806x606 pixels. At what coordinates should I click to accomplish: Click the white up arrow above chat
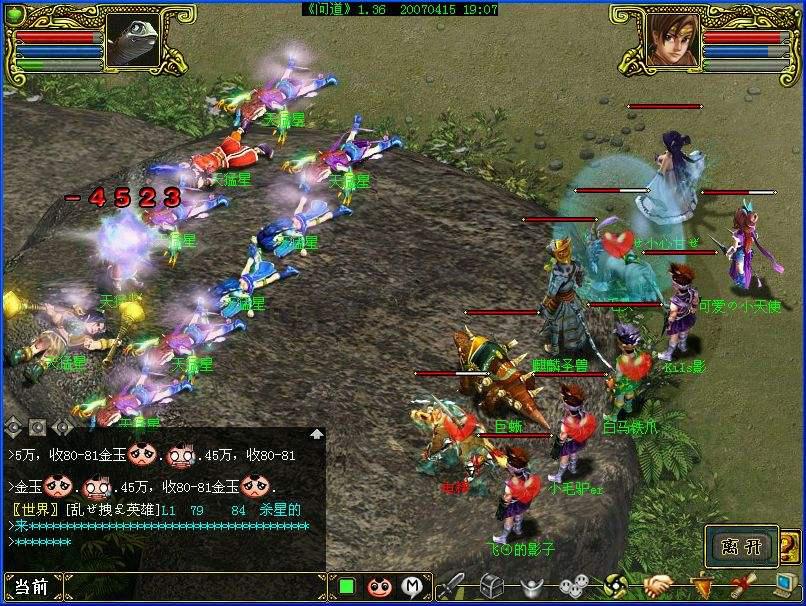click(316, 434)
